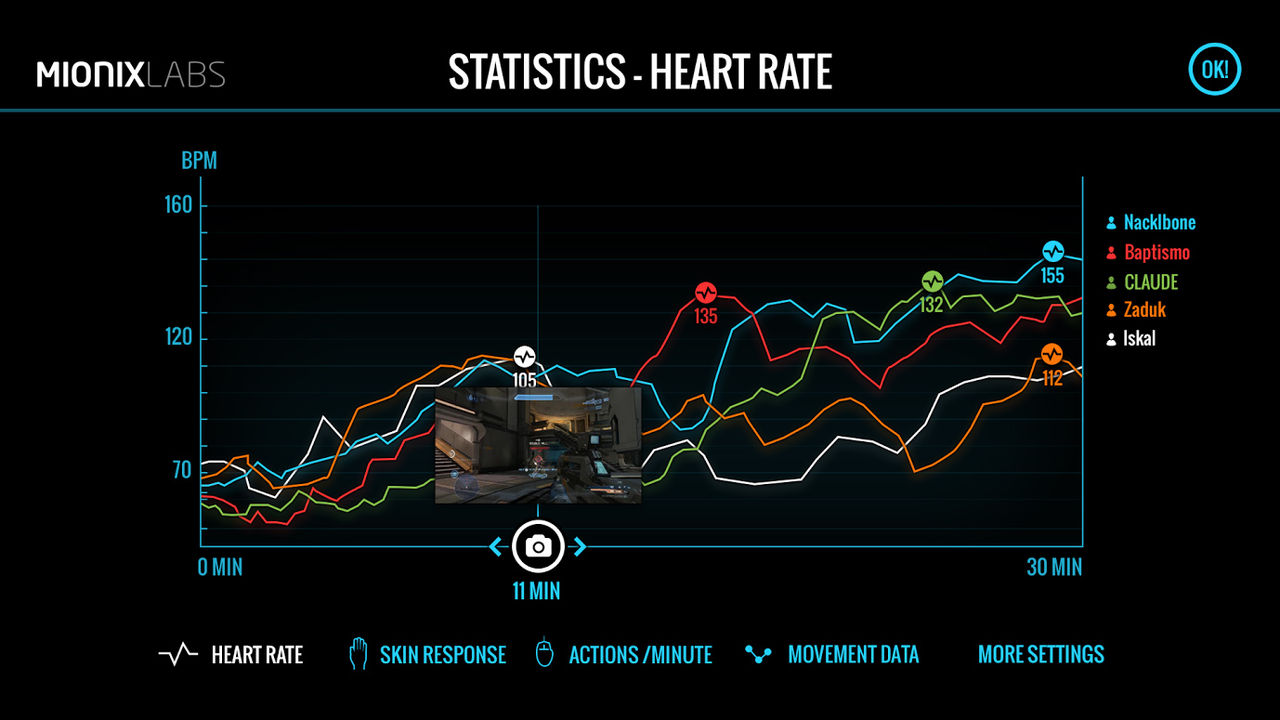Open the gameplay screenshot thumbnail
The height and width of the screenshot is (720, 1280).
coord(538,445)
